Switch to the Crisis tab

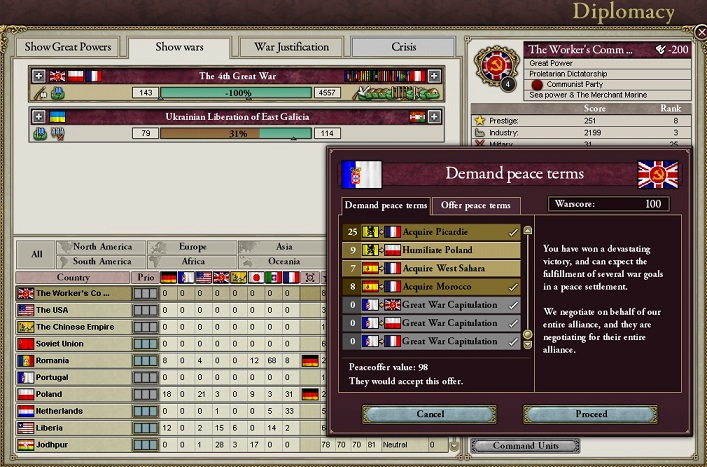[402, 47]
